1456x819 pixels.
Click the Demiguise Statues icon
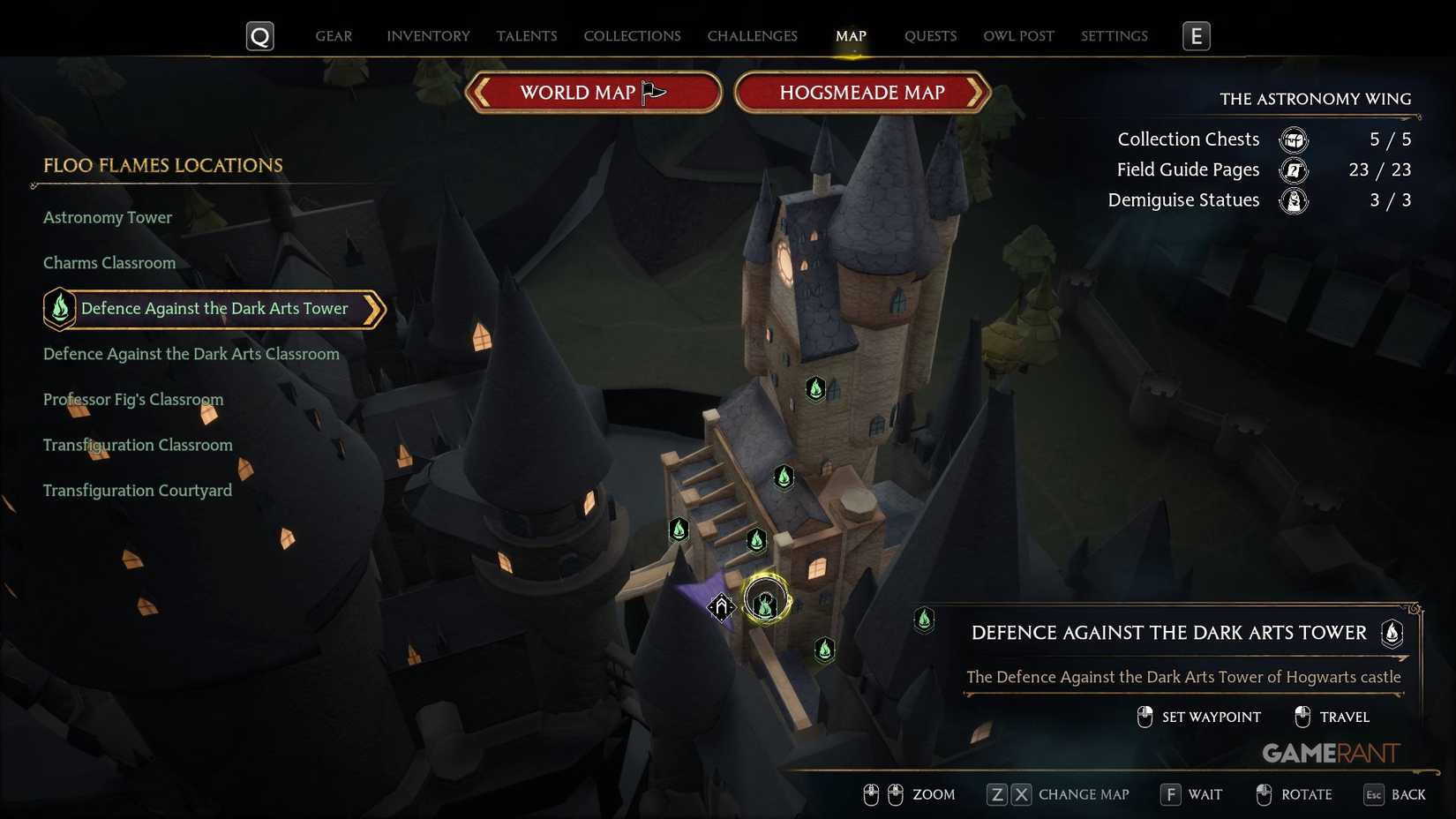click(1294, 200)
